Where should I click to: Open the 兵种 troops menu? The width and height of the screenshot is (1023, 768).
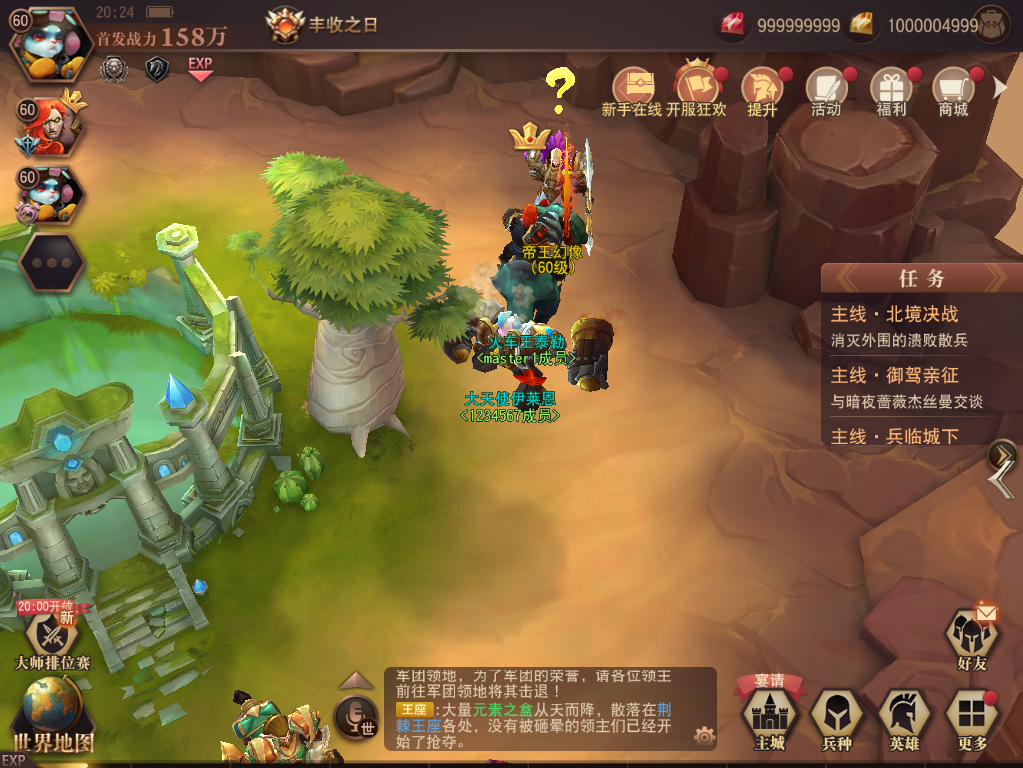tap(836, 718)
